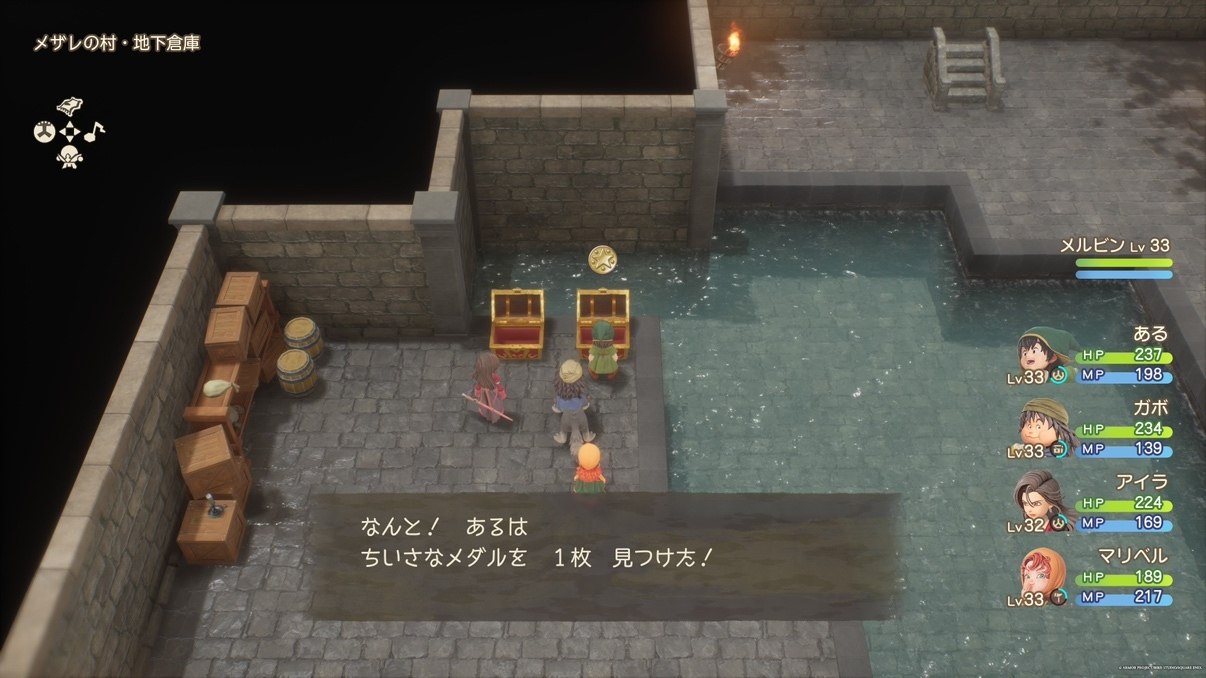
Task: Open the monster shortcut icon
Action: pos(69,156)
